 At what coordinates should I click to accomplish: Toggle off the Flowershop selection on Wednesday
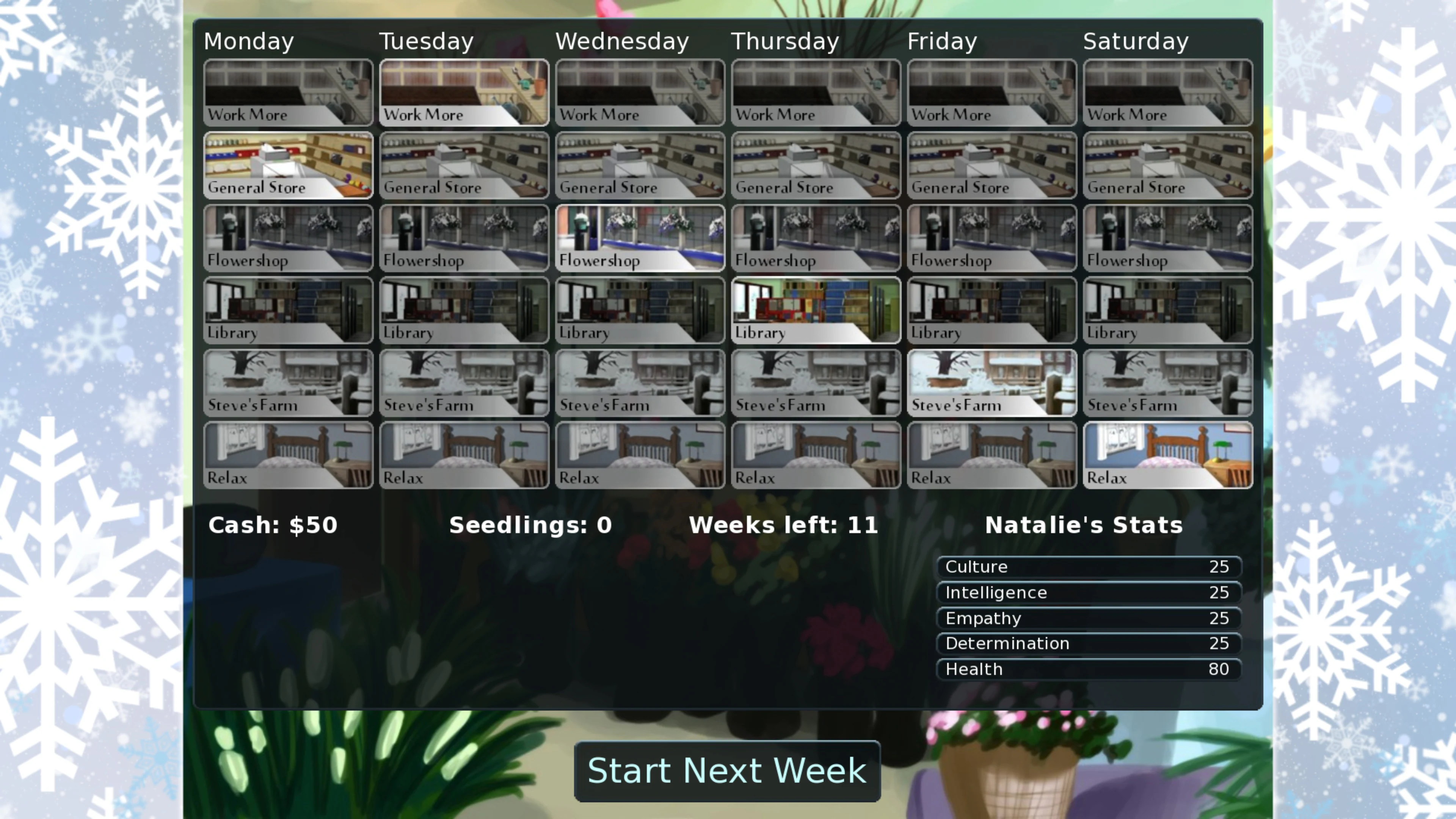point(639,237)
